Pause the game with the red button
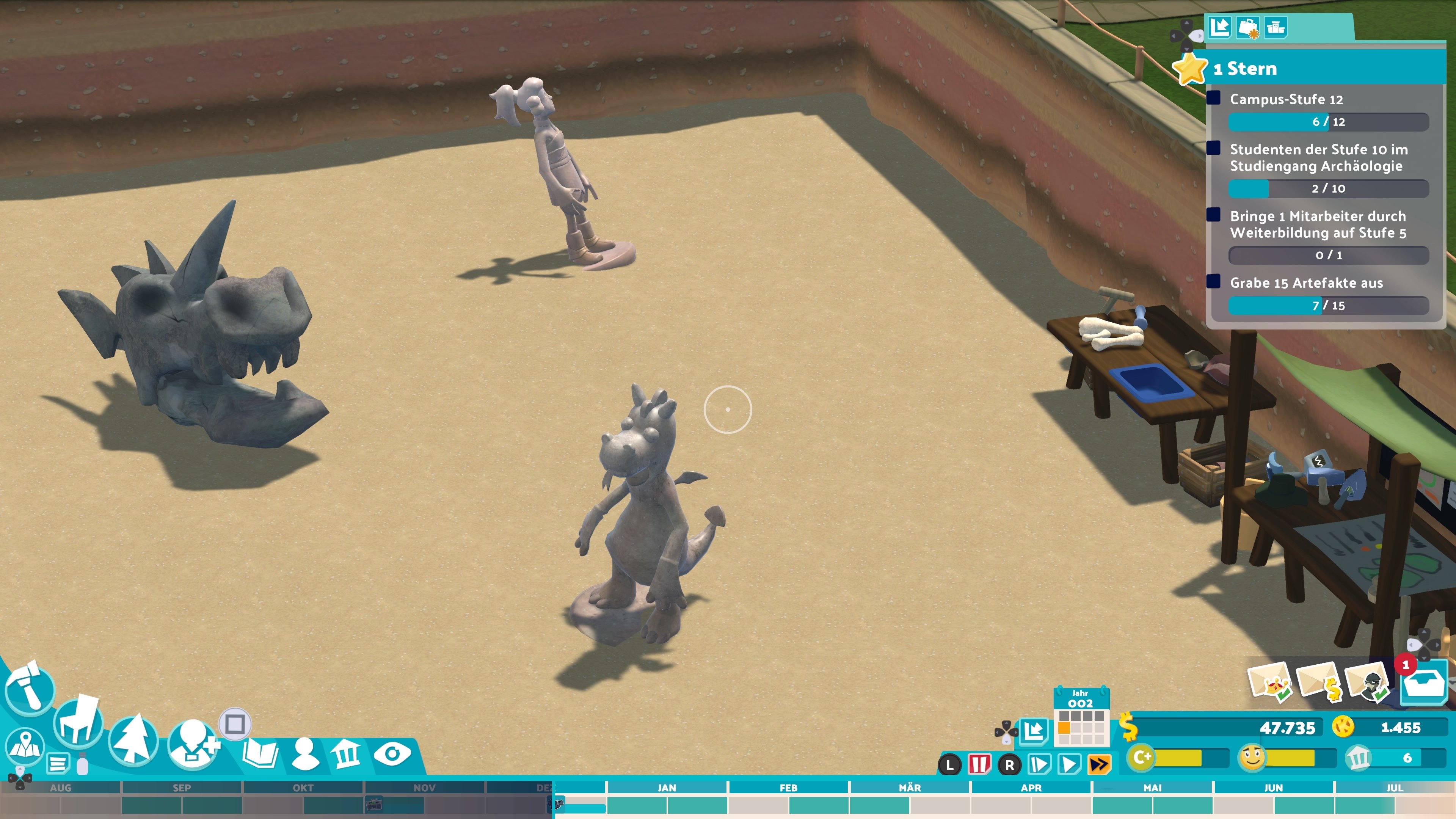Image resolution: width=1456 pixels, height=819 pixels. click(979, 765)
